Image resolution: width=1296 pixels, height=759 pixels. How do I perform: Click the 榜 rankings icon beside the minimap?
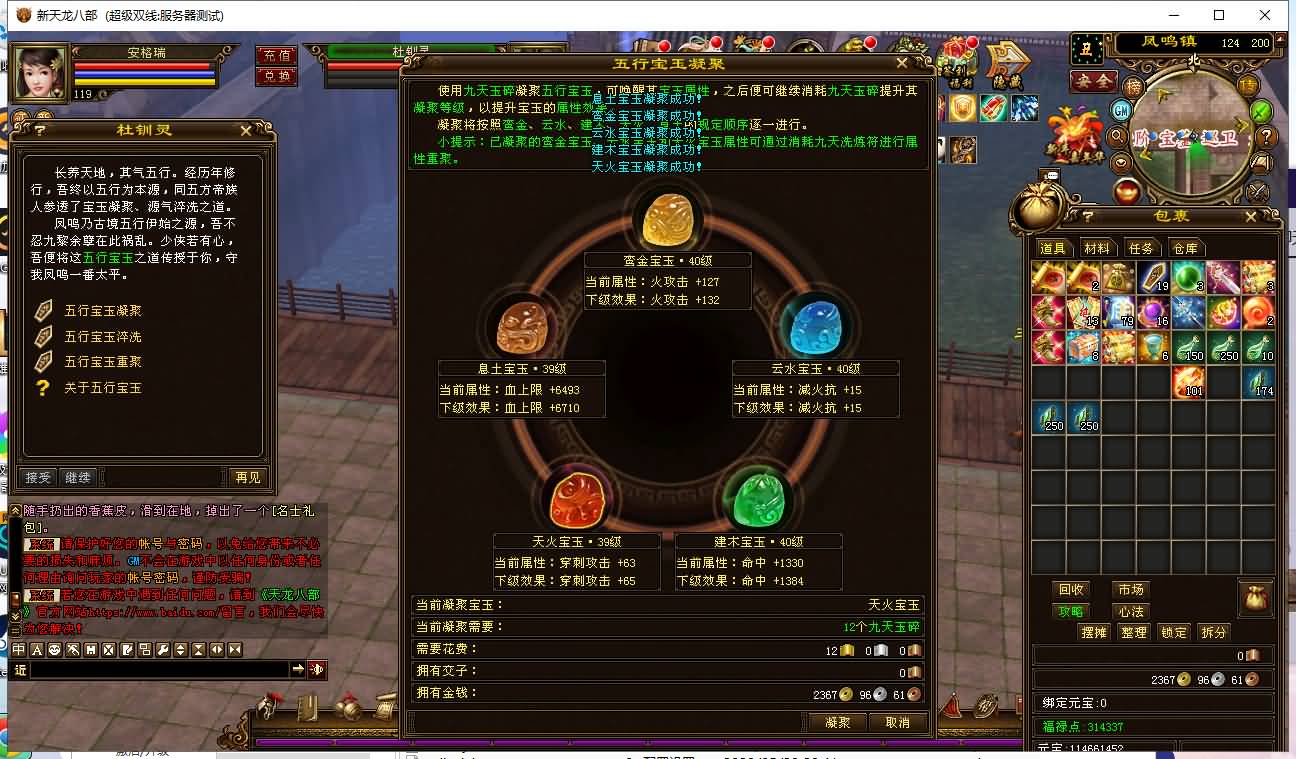pos(1135,88)
